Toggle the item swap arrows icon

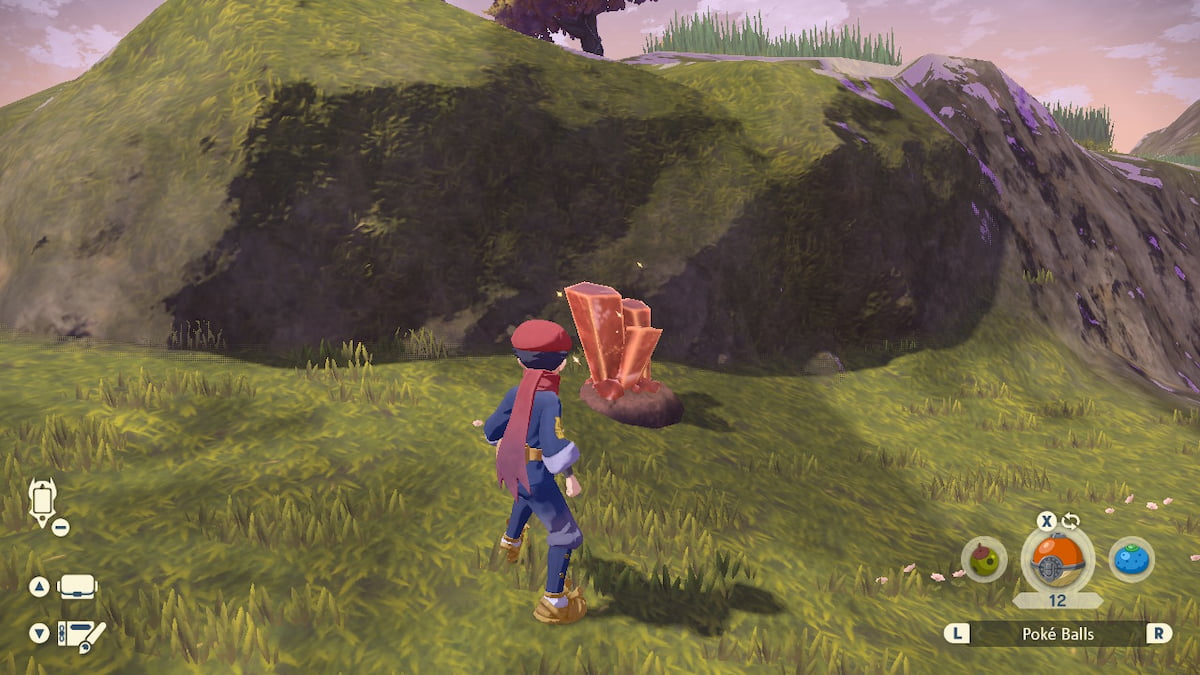pyautogui.click(x=1072, y=520)
